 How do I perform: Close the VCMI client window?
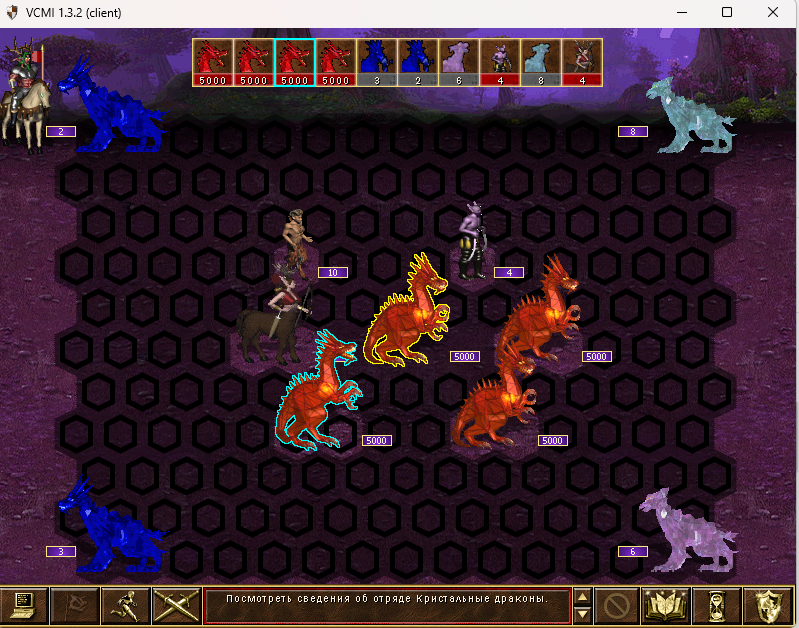pos(773,12)
